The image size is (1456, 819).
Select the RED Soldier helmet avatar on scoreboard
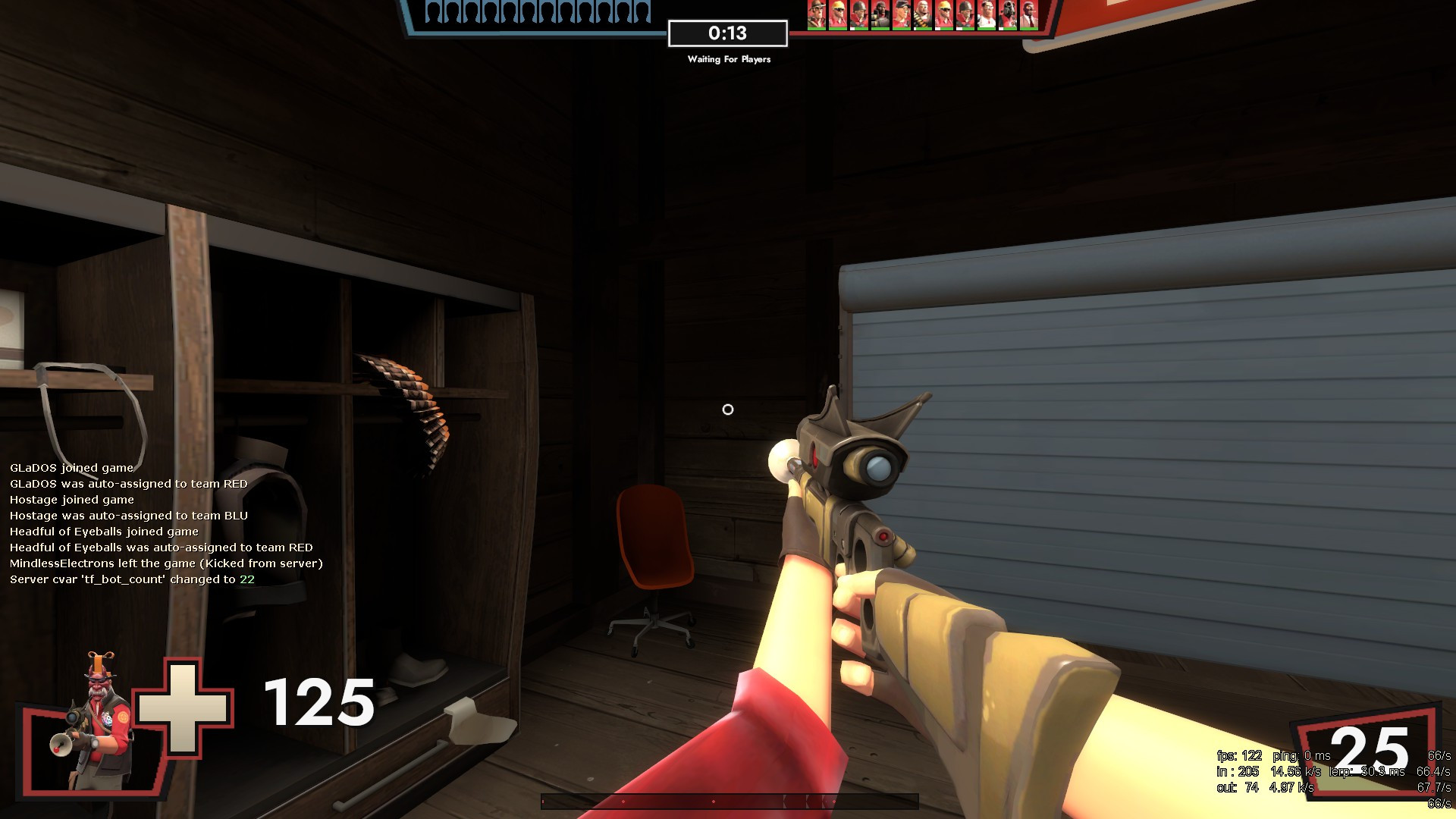pyautogui.click(x=858, y=11)
